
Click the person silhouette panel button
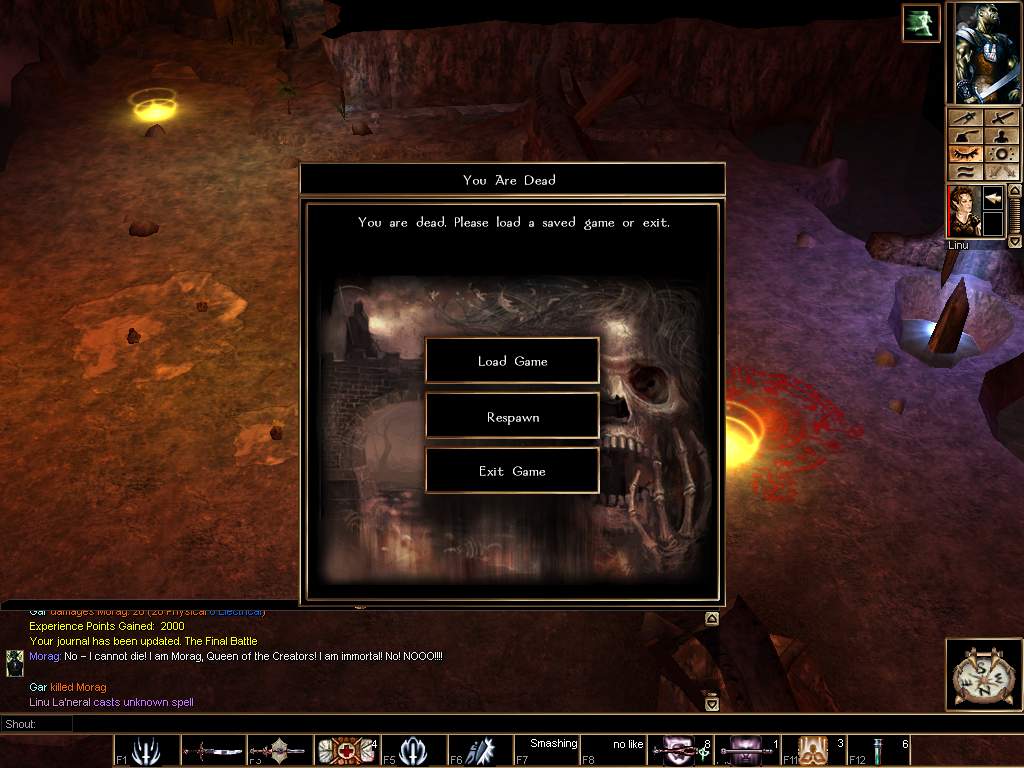click(1000, 135)
